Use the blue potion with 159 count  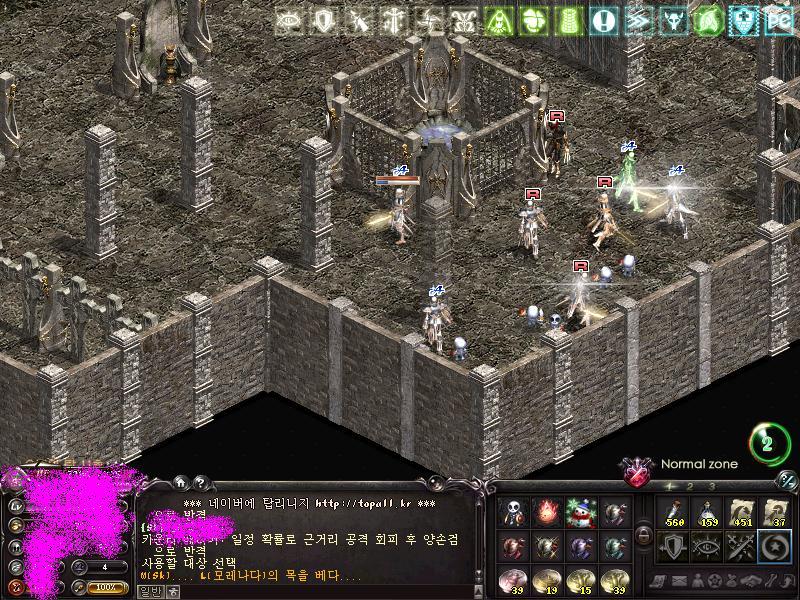point(707,512)
